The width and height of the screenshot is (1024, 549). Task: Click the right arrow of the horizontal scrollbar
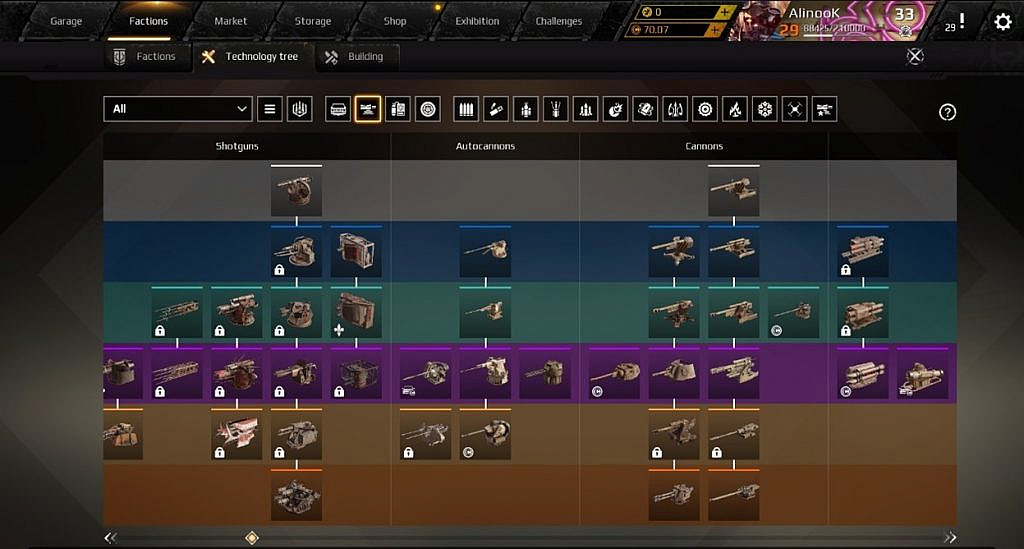948,538
